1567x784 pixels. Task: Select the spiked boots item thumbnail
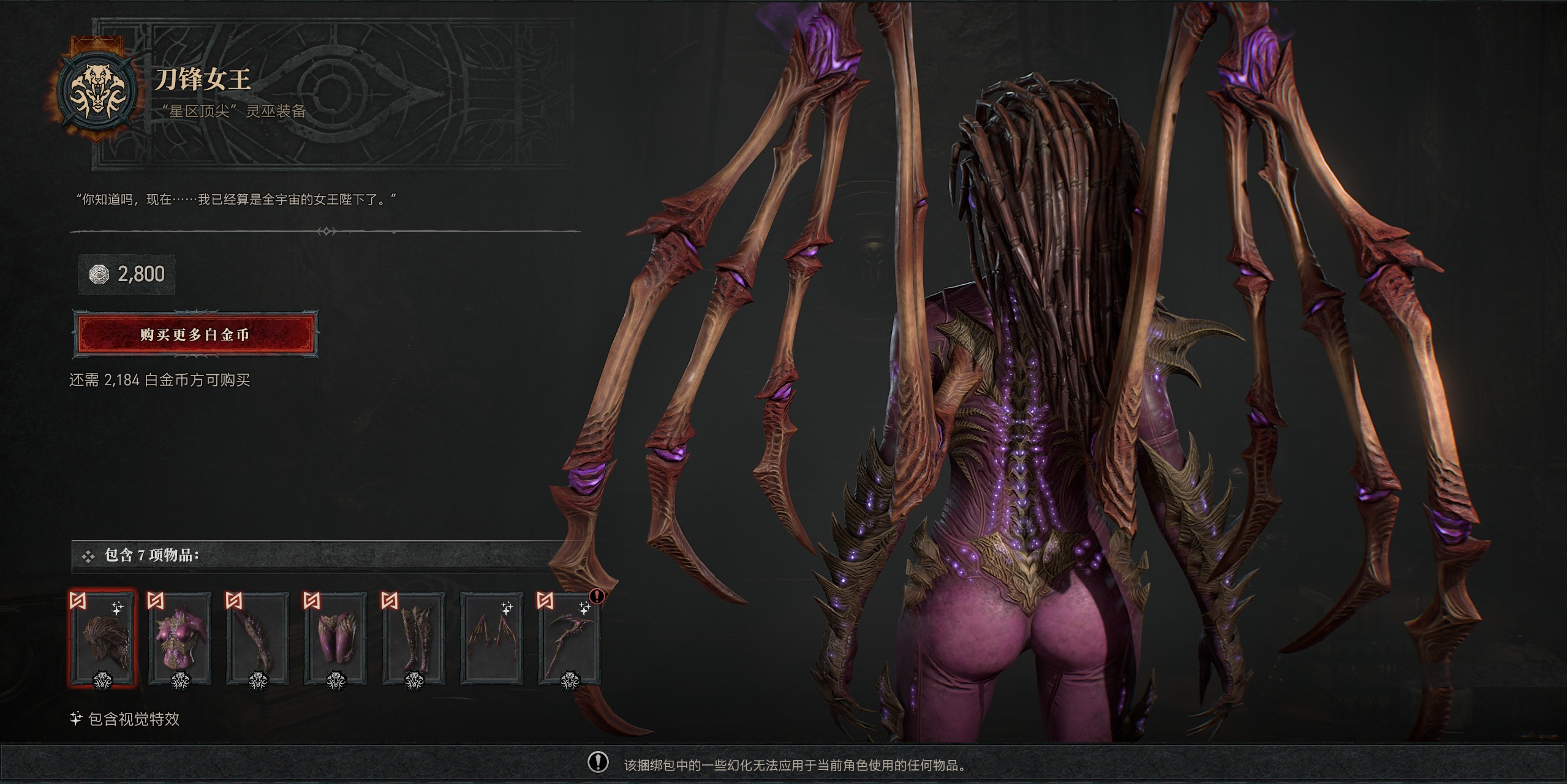[413, 638]
